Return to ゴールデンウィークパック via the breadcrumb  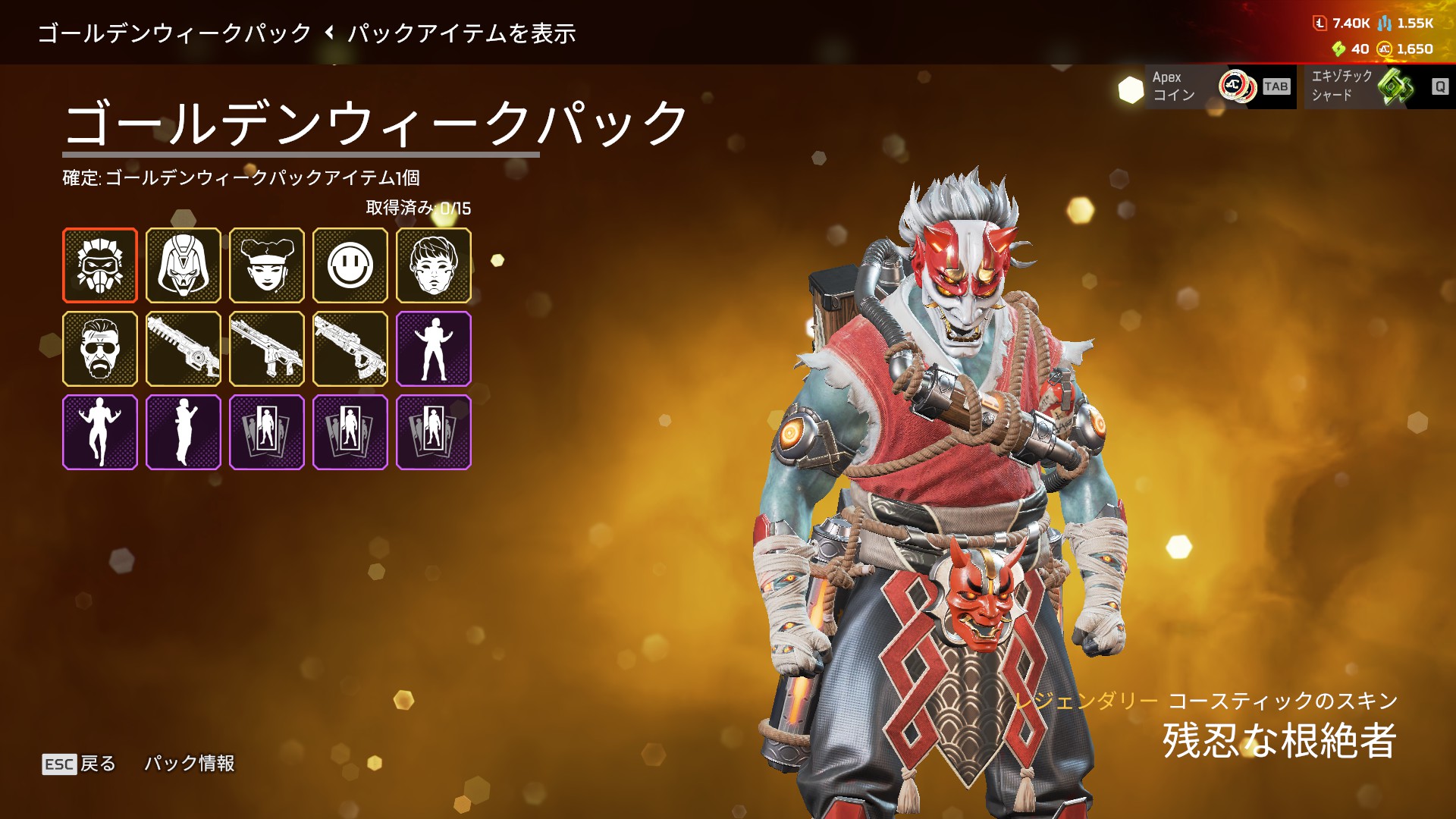(174, 33)
